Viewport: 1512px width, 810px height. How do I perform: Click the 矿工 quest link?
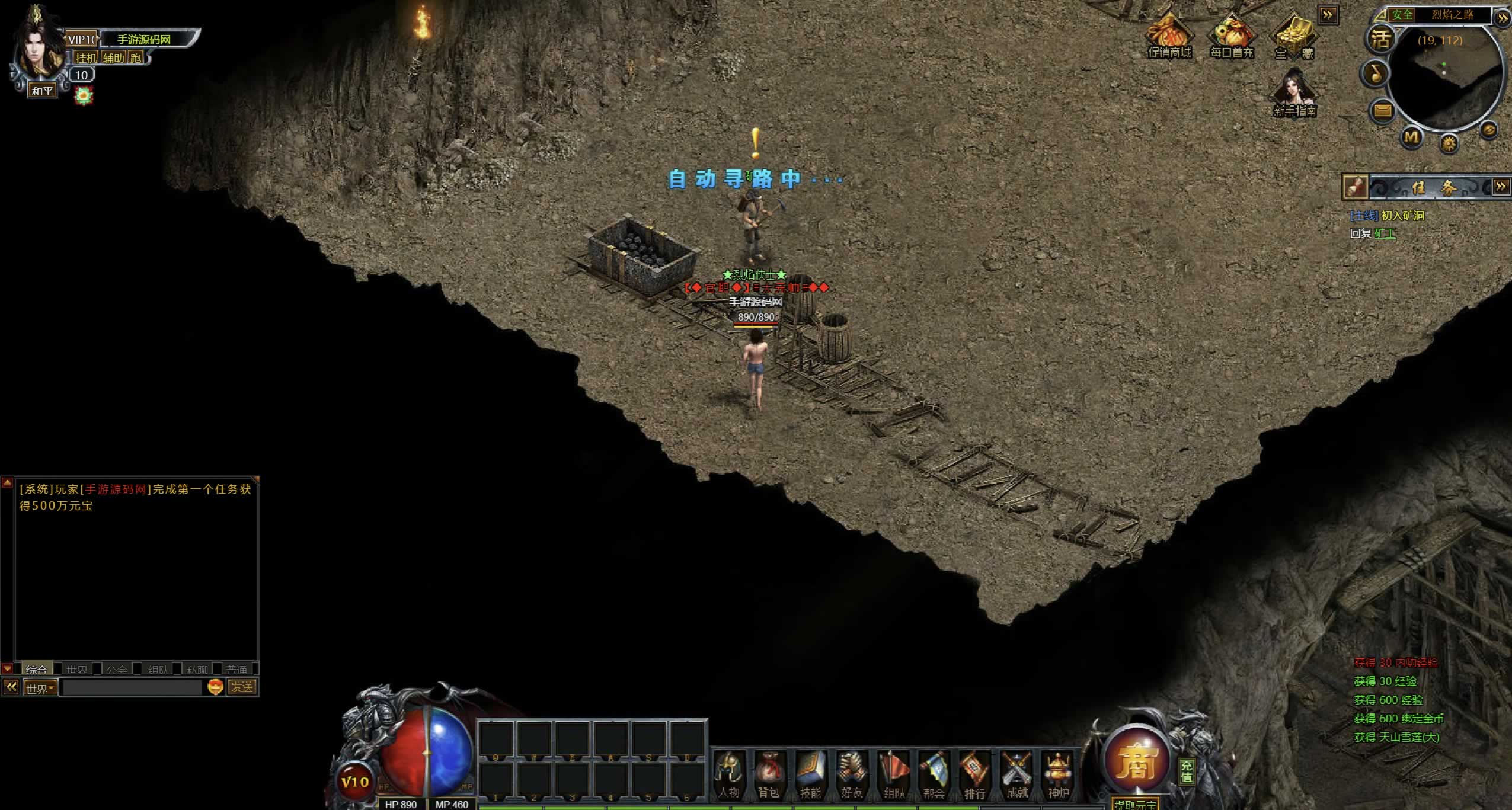click(x=1385, y=233)
